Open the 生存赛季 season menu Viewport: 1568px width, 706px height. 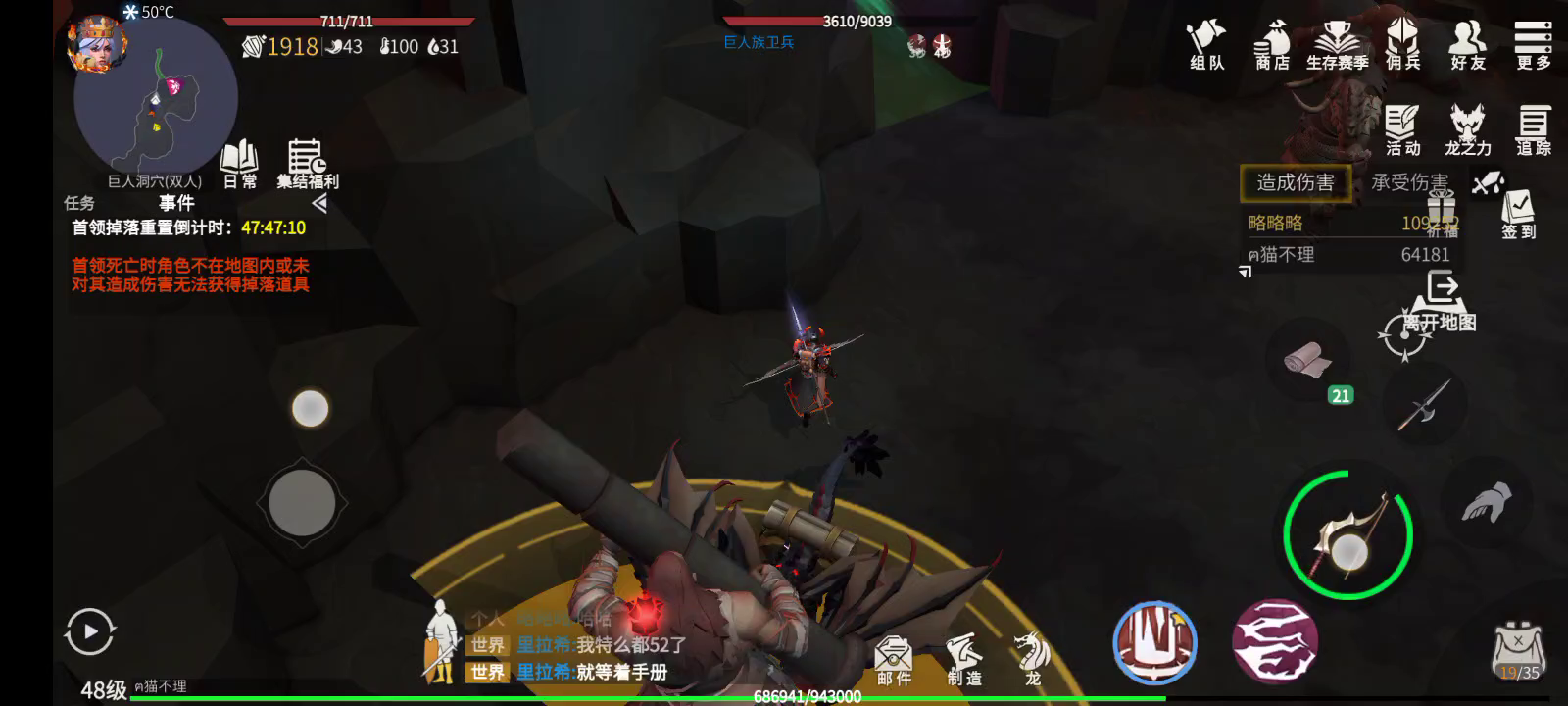[x=1337, y=46]
